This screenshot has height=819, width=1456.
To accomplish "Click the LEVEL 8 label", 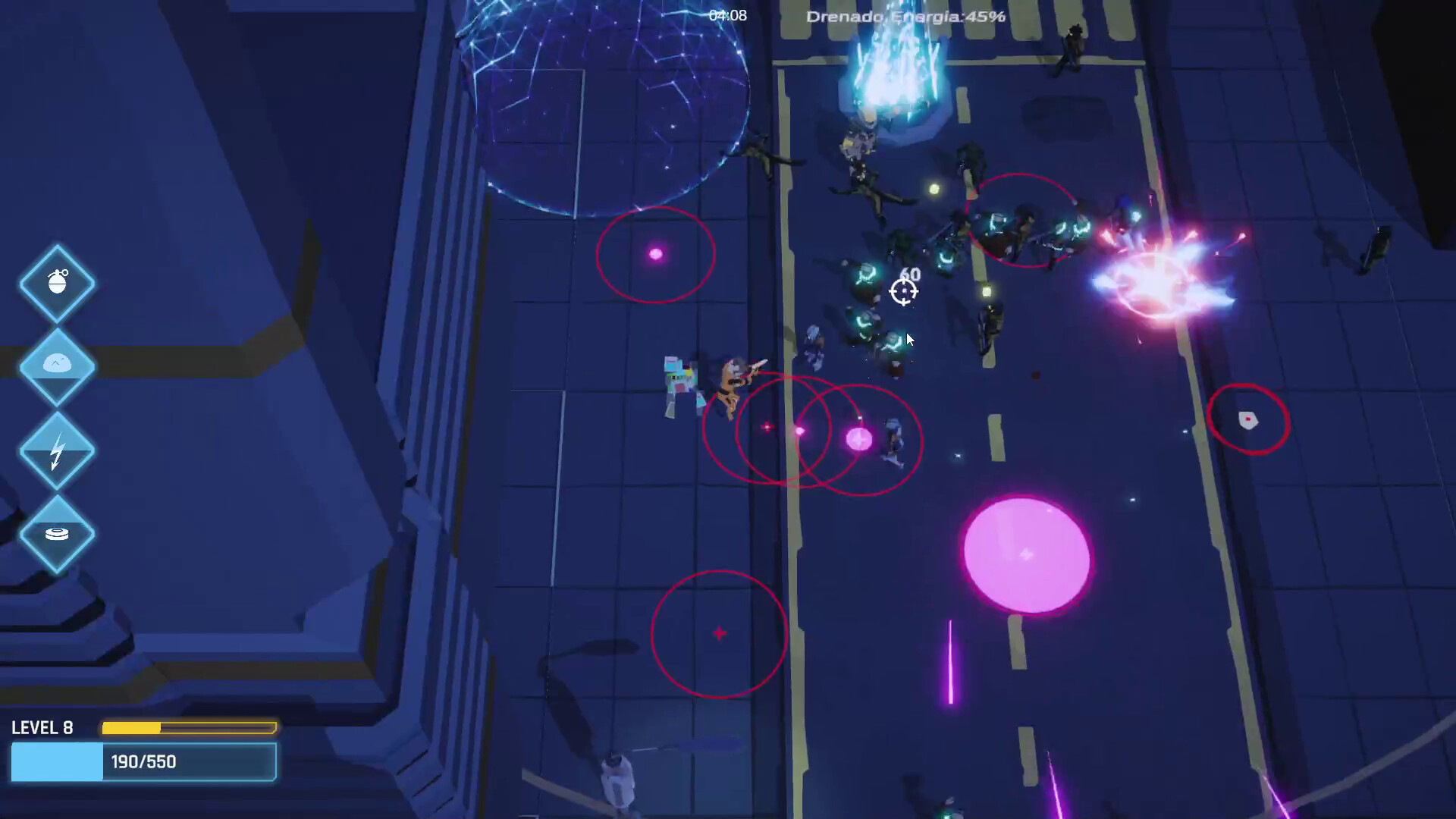I will click(x=43, y=727).
